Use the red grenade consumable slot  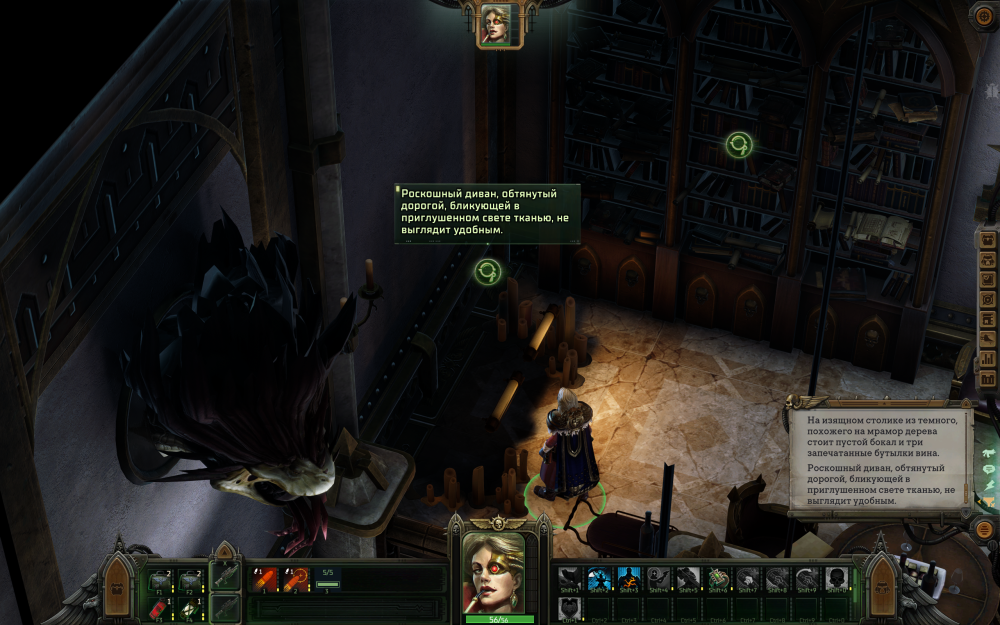[160, 608]
